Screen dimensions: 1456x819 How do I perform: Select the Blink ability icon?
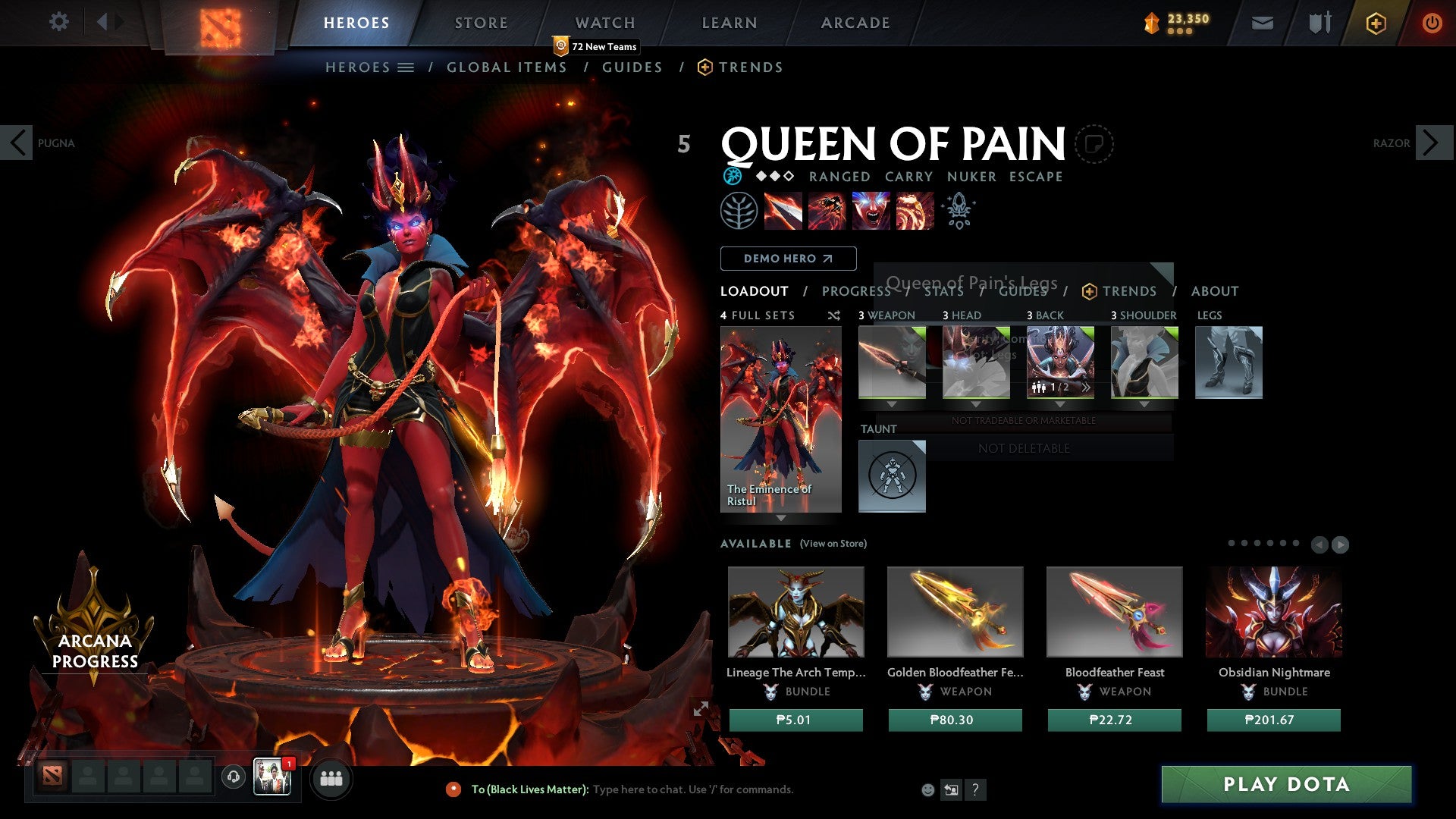827,212
